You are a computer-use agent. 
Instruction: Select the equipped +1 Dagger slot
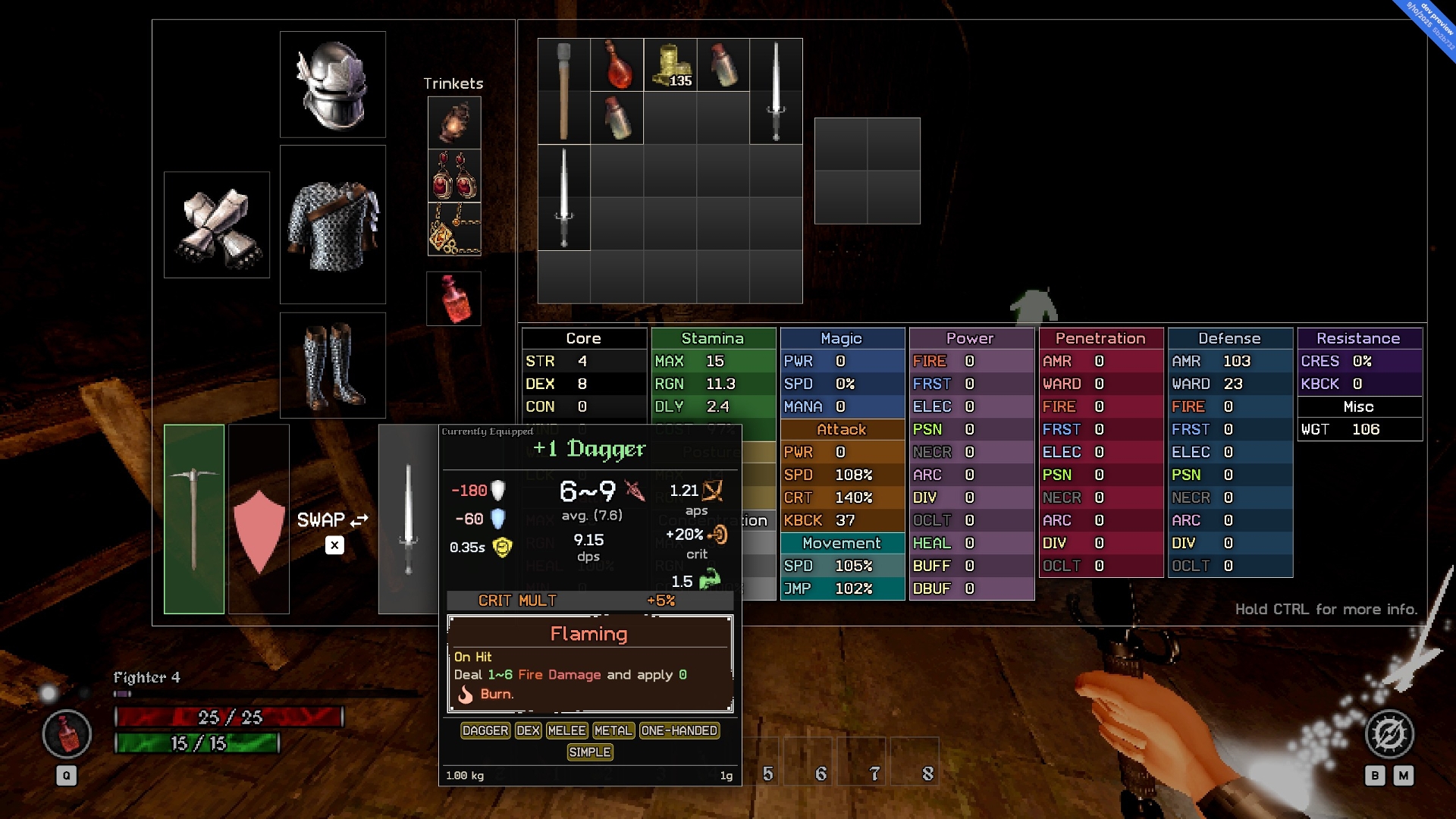coord(408,519)
